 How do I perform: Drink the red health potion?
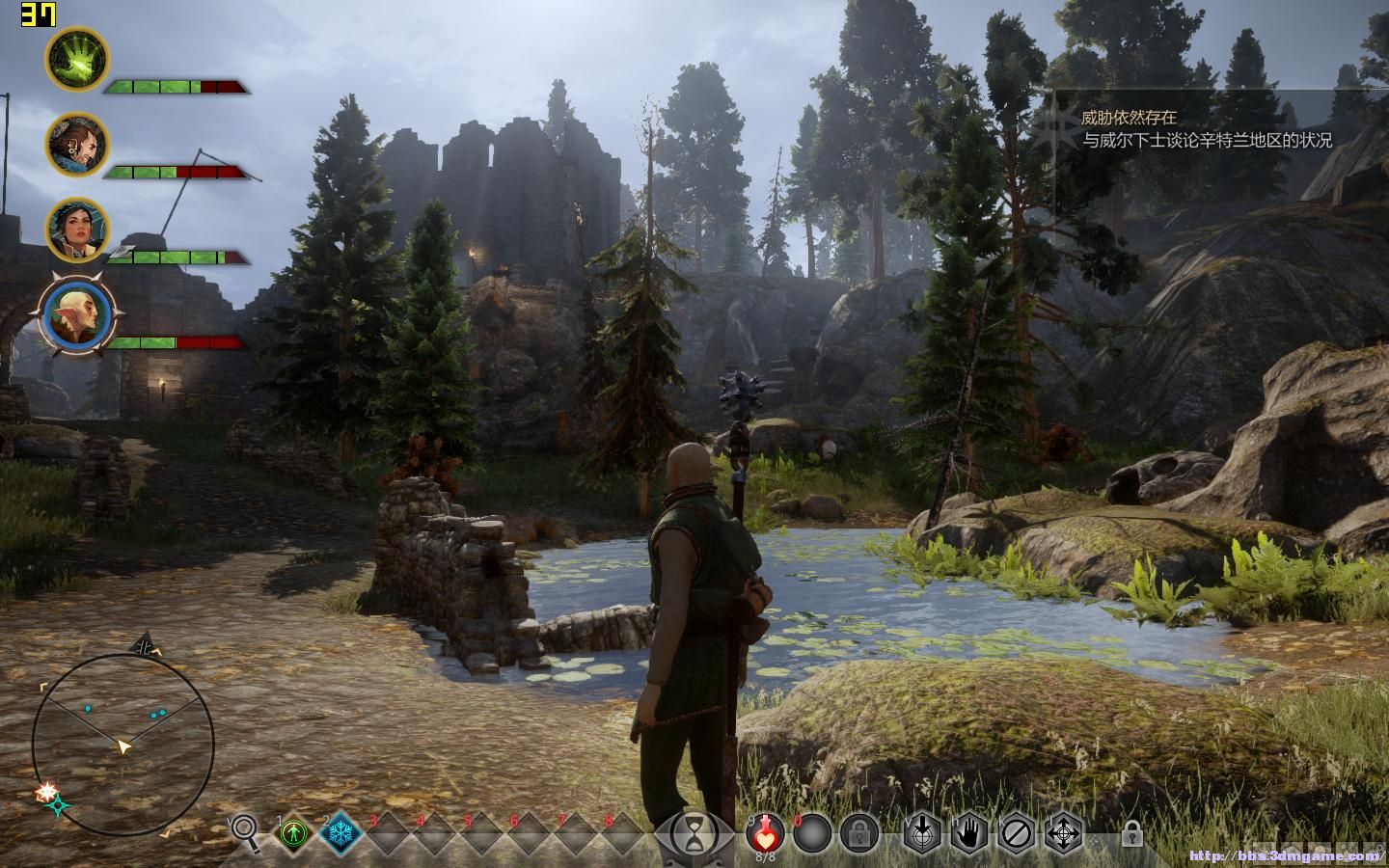tap(764, 831)
